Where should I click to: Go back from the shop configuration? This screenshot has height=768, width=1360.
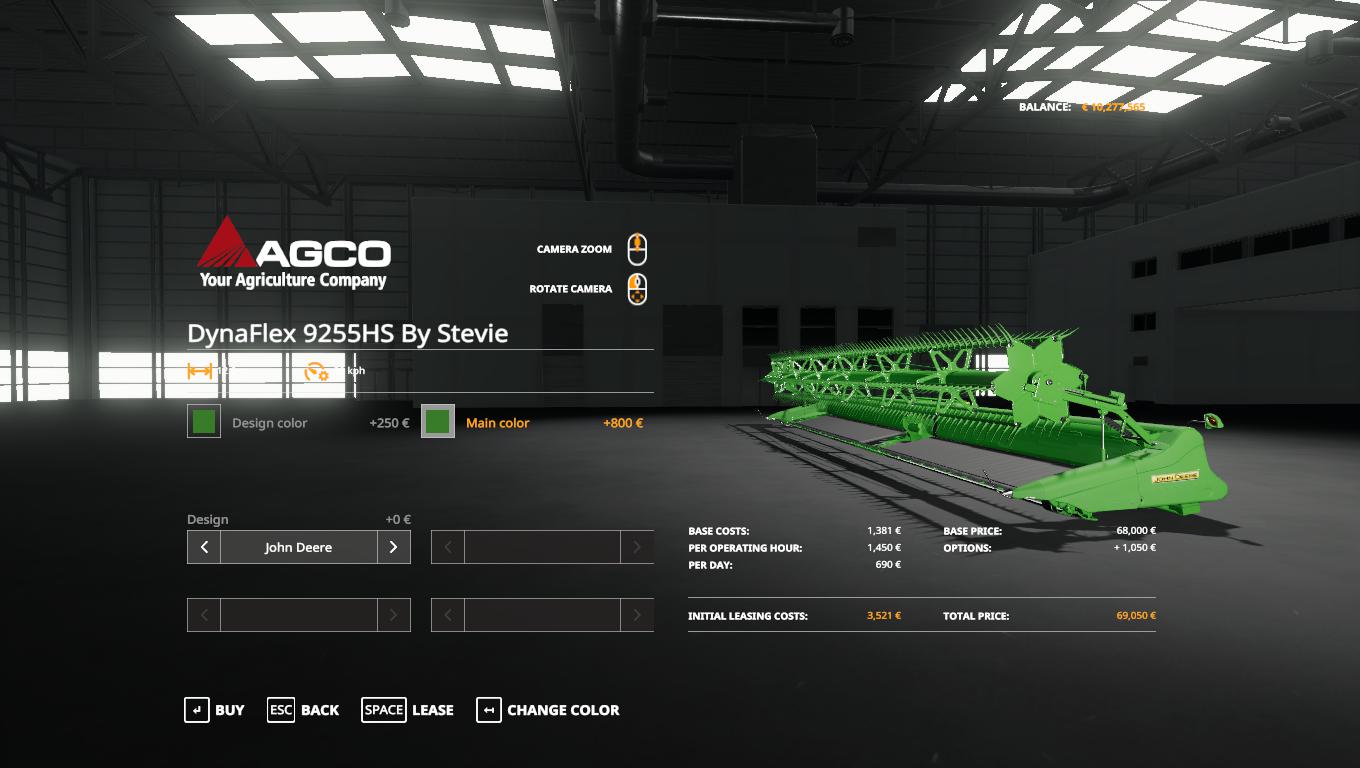click(303, 710)
